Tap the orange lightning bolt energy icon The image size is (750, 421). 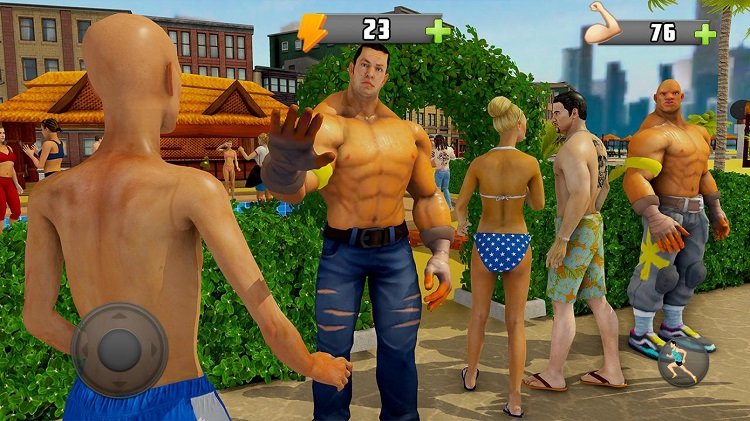pos(312,30)
